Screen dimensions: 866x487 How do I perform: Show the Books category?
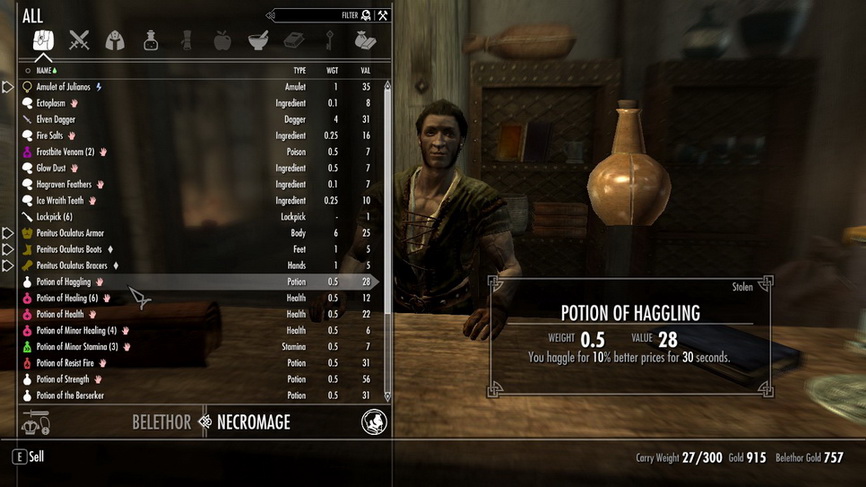(x=293, y=41)
